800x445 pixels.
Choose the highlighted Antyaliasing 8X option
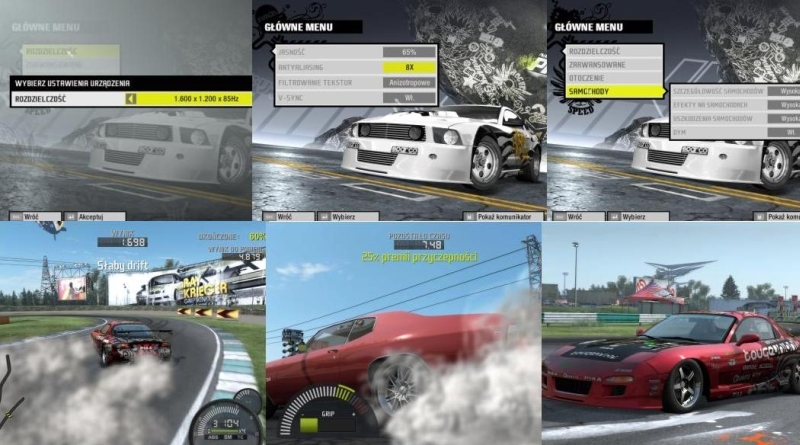(x=409, y=66)
